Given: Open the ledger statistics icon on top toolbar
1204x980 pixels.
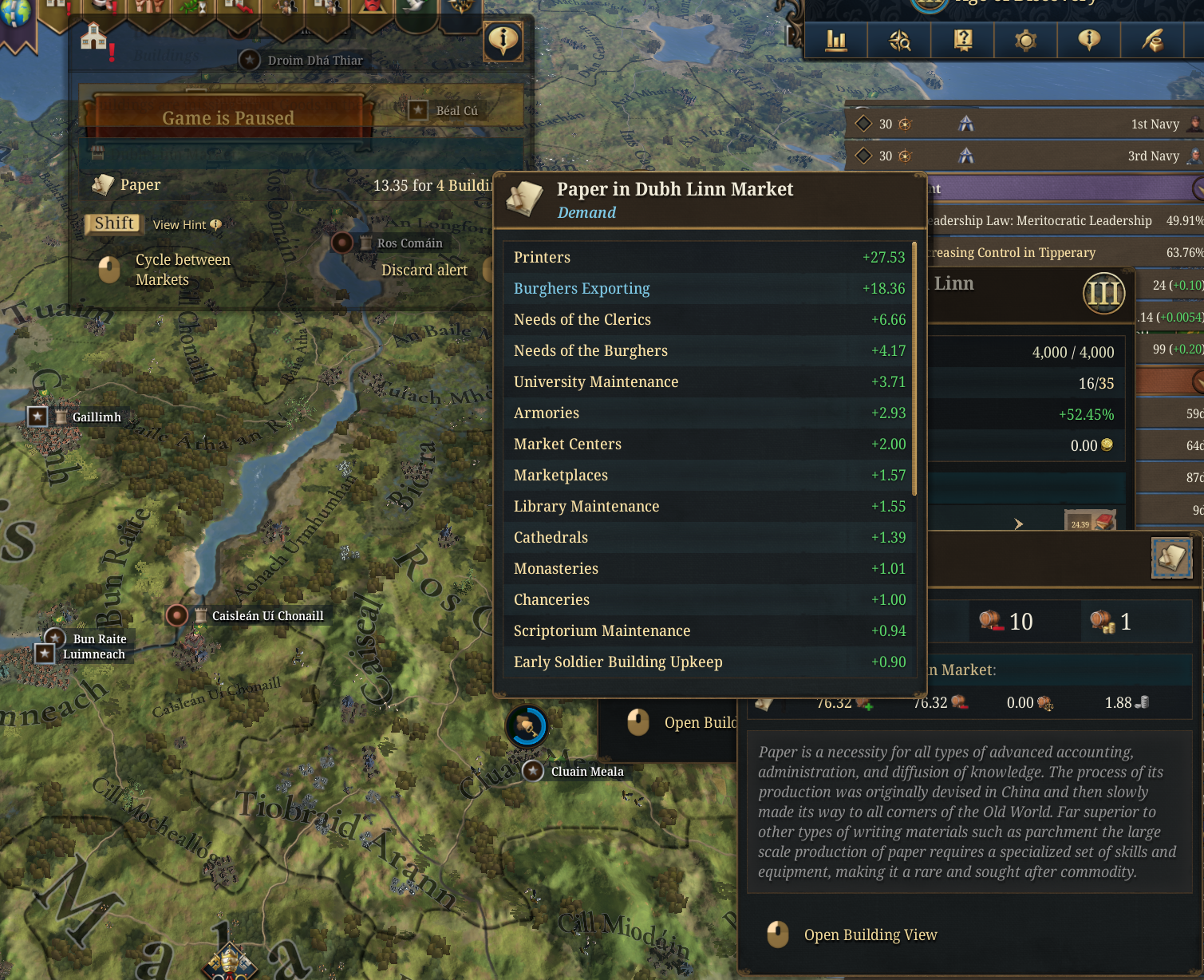Looking at the screenshot, I should [835, 40].
